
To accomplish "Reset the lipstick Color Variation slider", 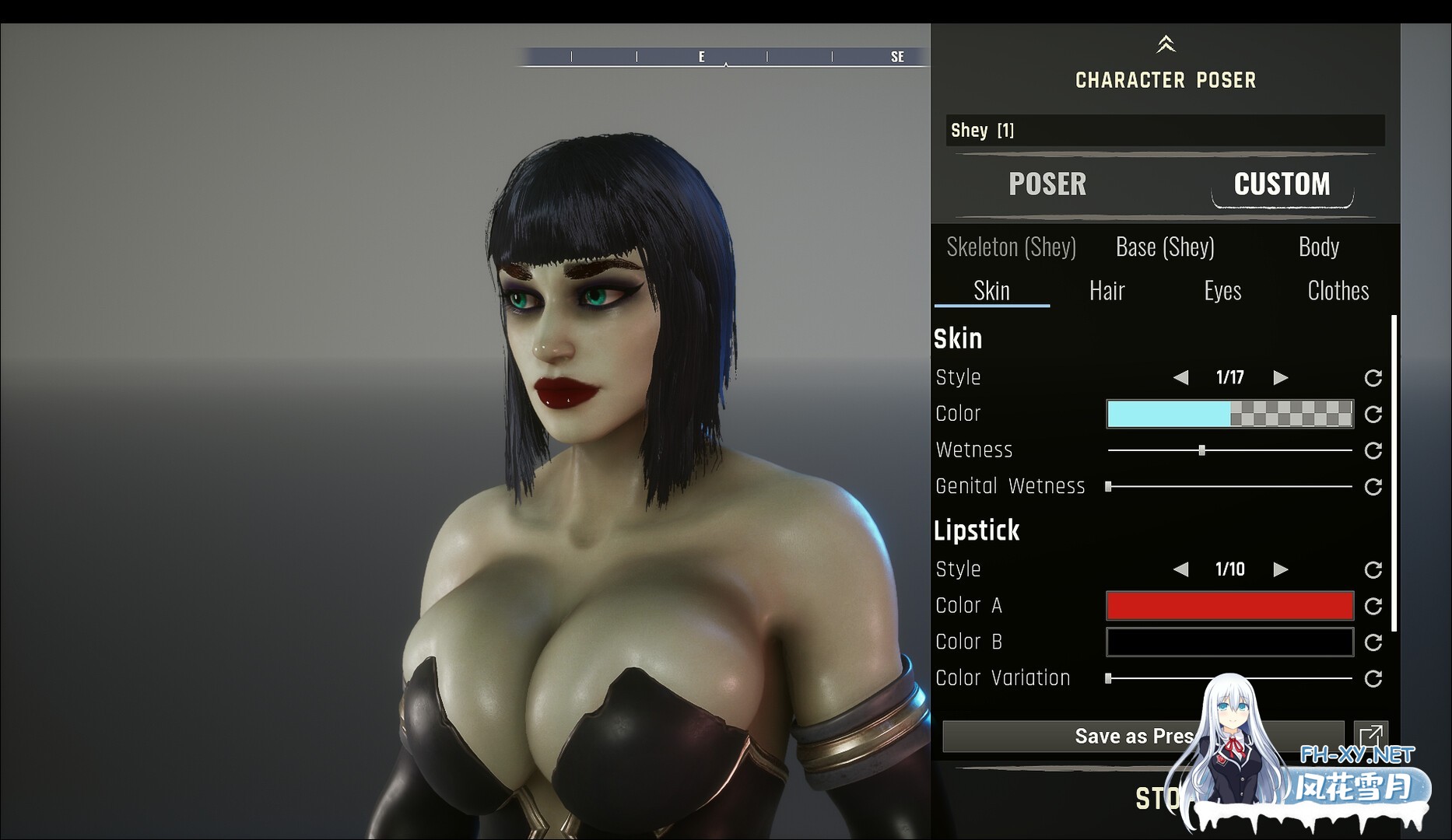I will point(1373,679).
